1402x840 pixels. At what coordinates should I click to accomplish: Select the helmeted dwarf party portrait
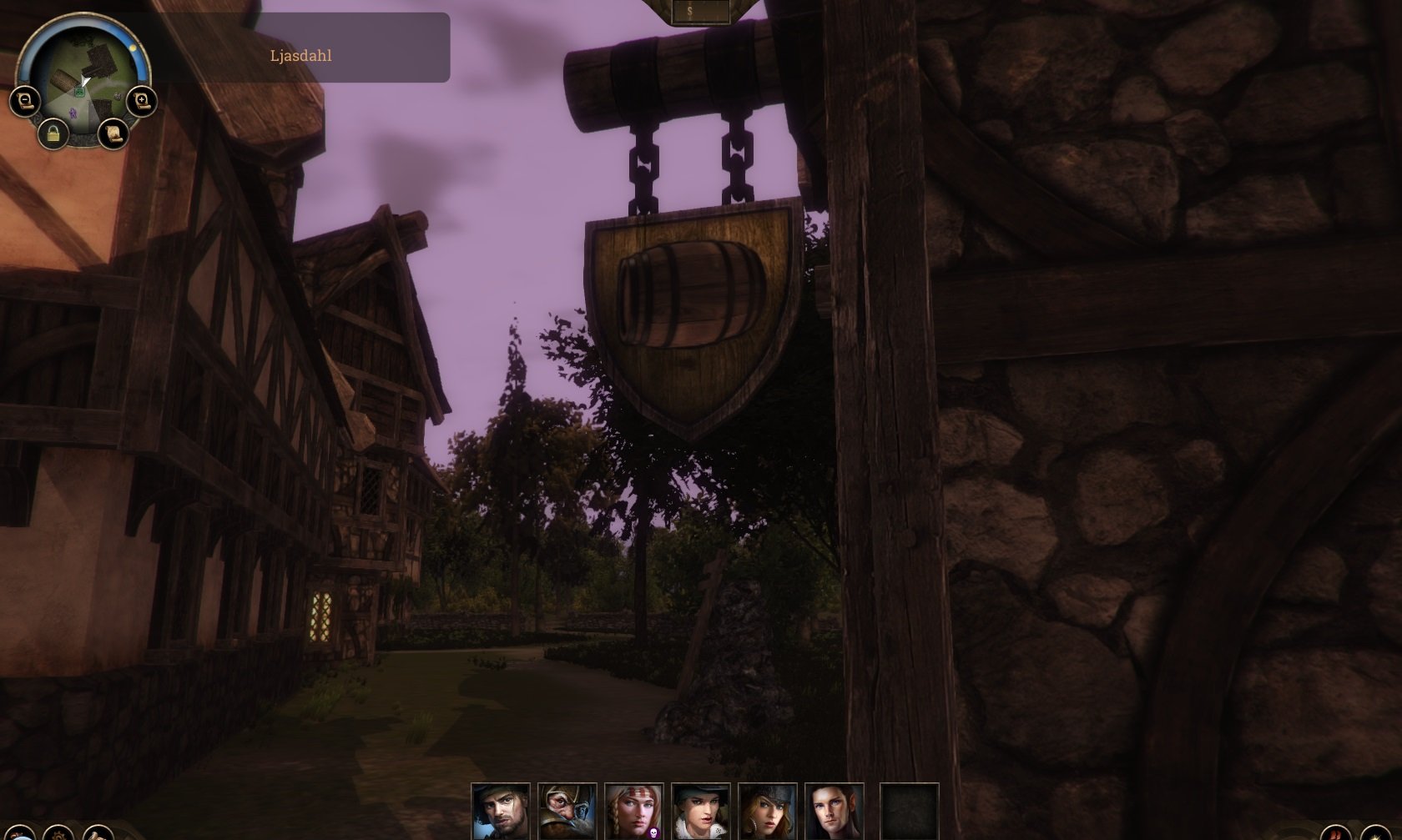click(x=567, y=811)
